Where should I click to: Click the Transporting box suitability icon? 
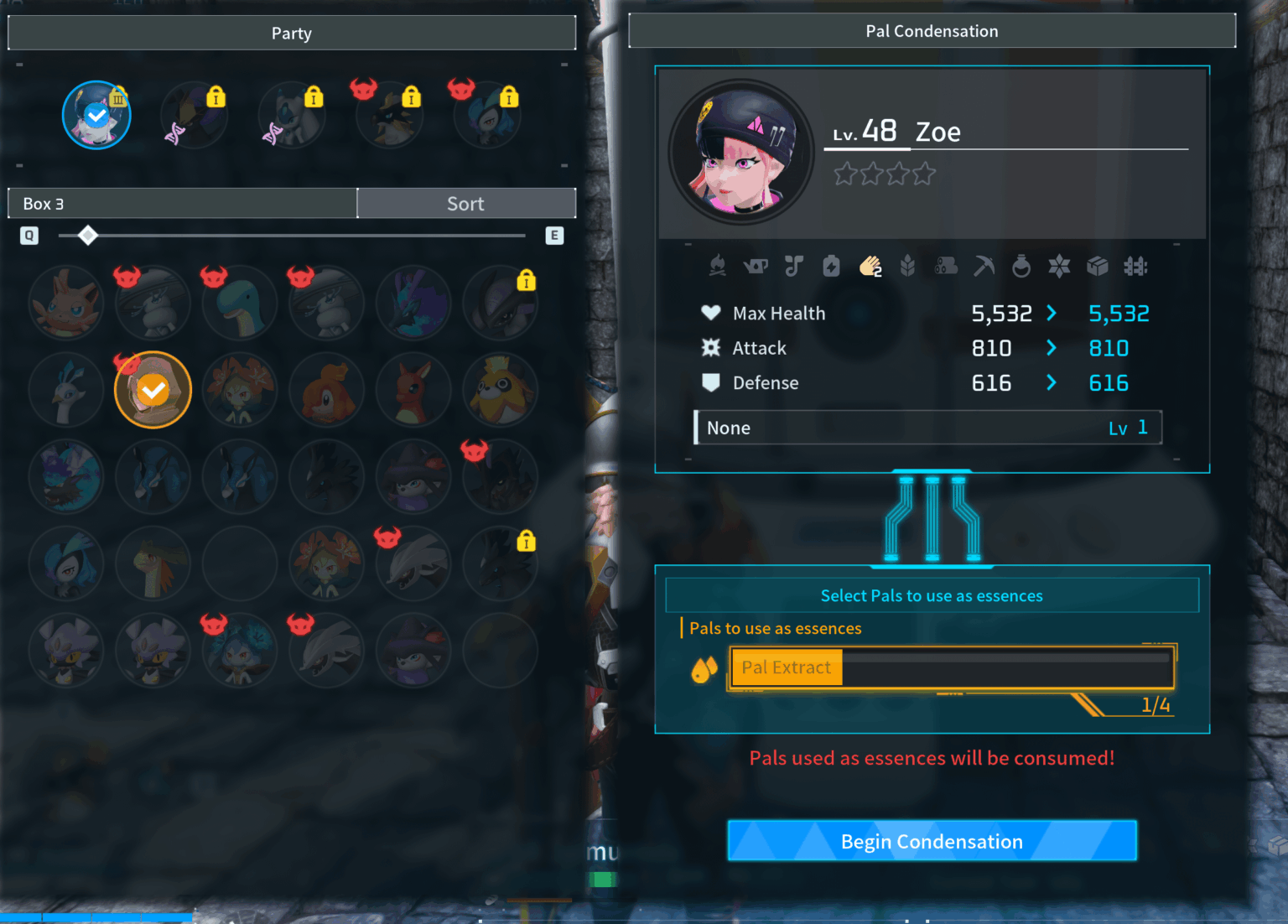point(1097,267)
